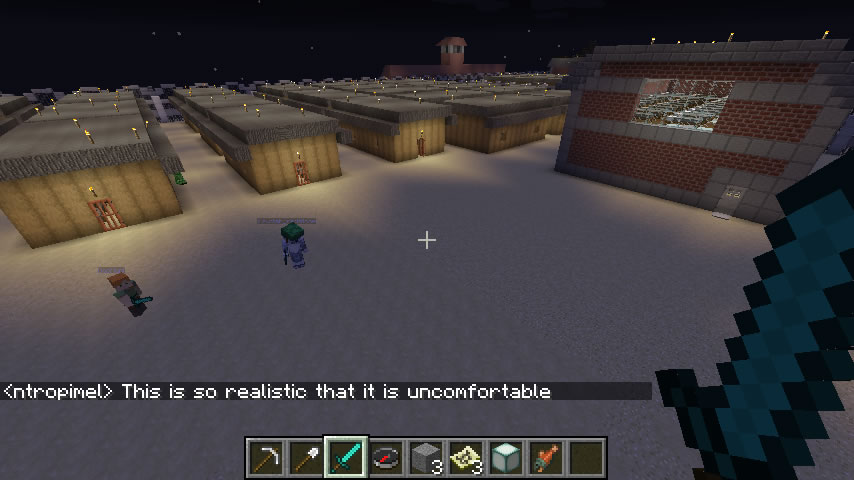Screen dimensions: 854x480
Task: Select the map item stack
Action: coord(466,457)
